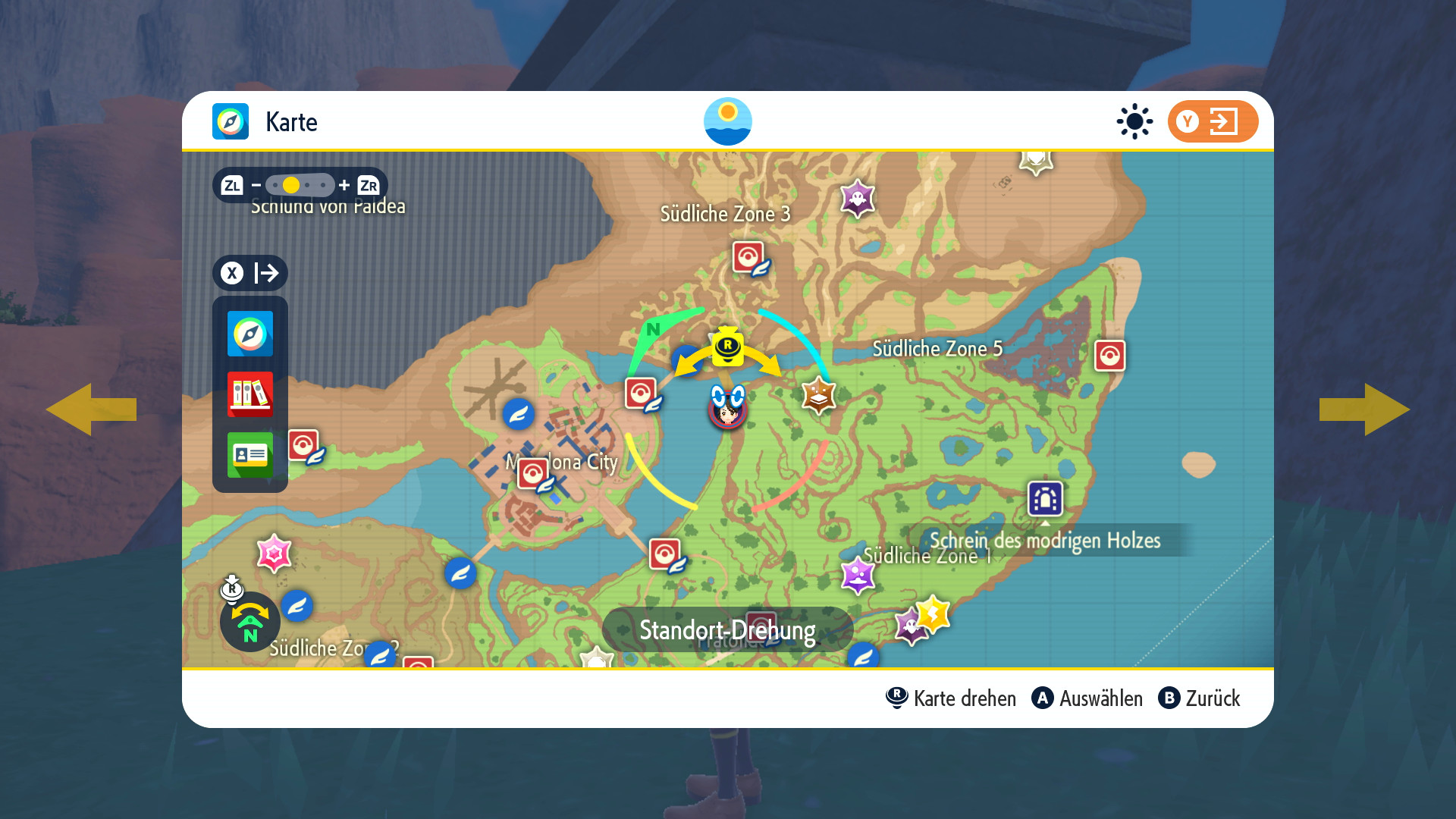Screen dimensions: 1456x819
Task: Select the yellow electric Tera raid marker
Action: [x=933, y=613]
